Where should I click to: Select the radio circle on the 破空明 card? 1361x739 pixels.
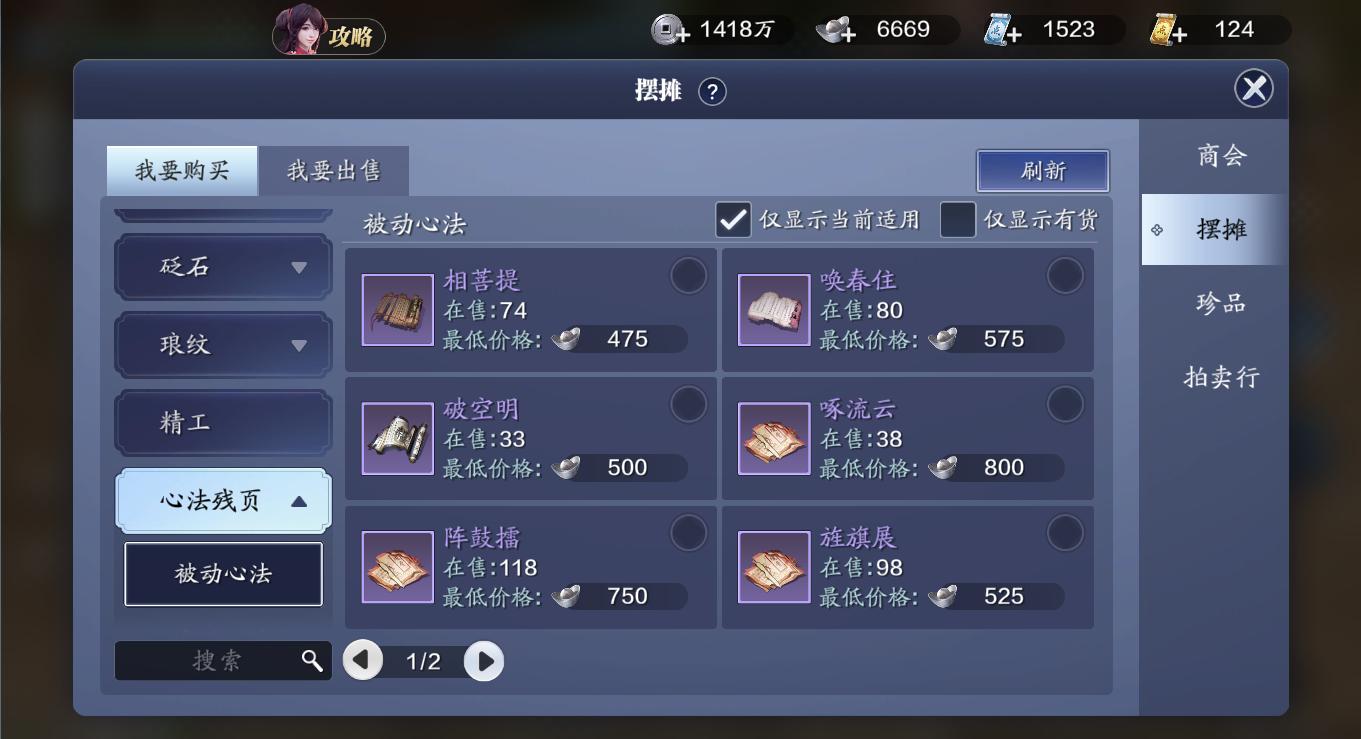pos(689,404)
